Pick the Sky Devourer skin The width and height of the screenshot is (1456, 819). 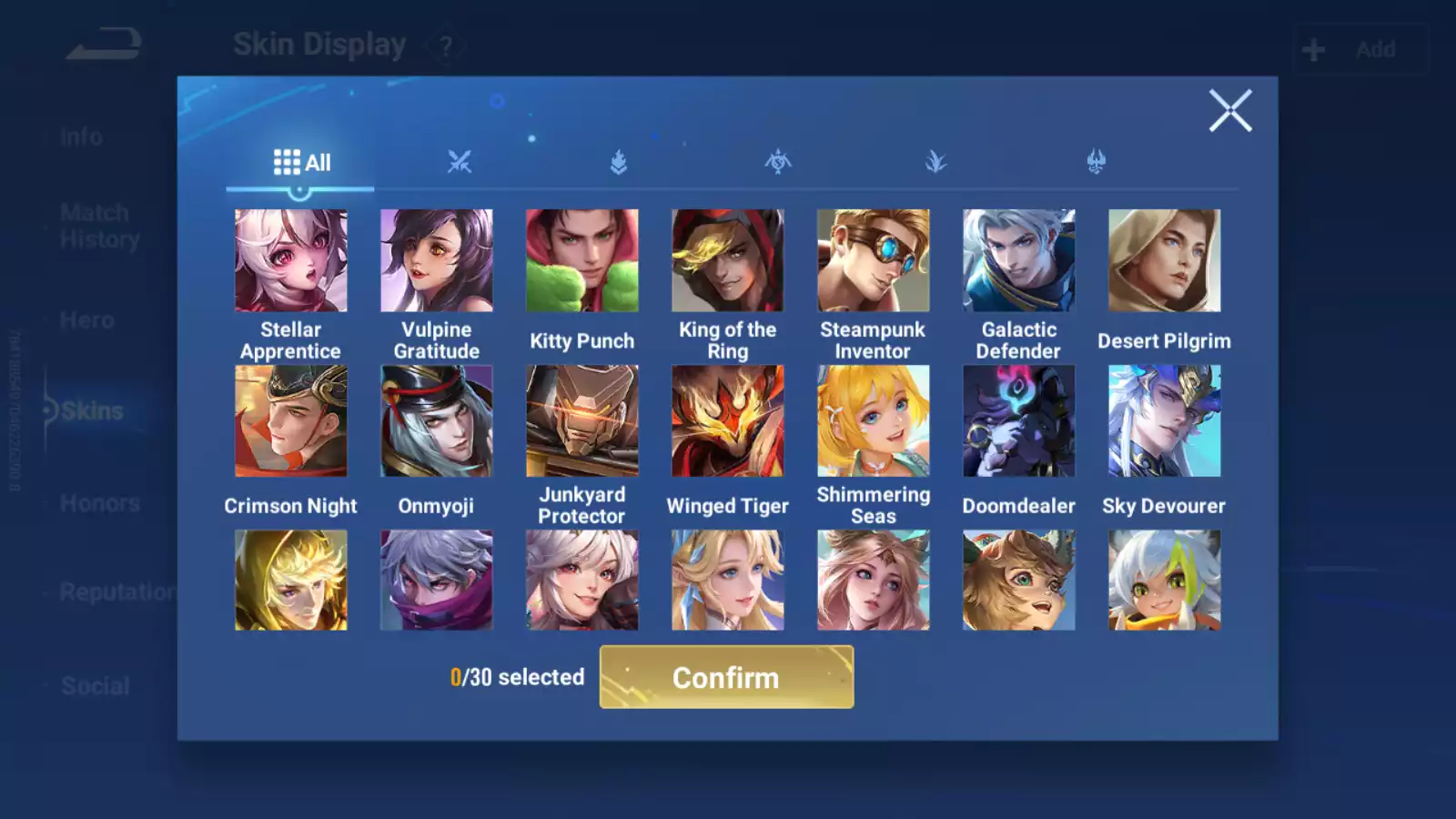pyautogui.click(x=1165, y=421)
